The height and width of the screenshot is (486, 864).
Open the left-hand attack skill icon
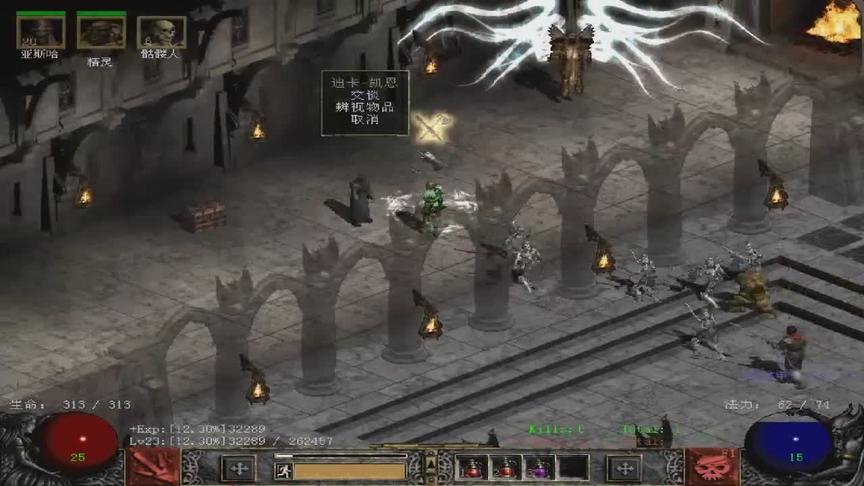[153, 466]
